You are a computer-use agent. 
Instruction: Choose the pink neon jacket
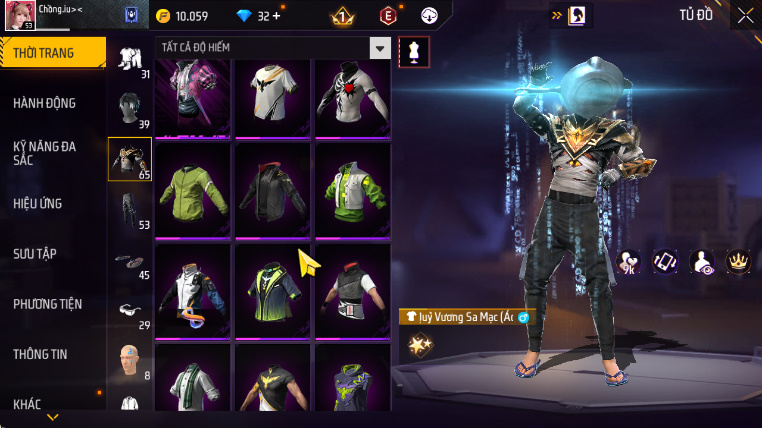click(193, 98)
